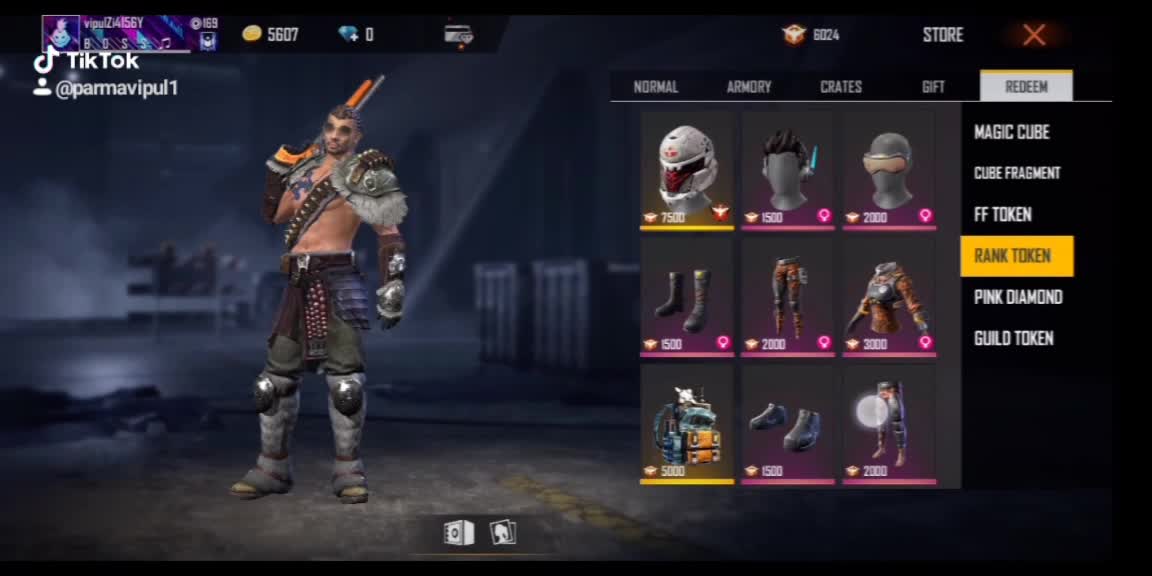Select the Gift tab
This screenshot has width=1152, height=576.
pyautogui.click(x=933, y=87)
